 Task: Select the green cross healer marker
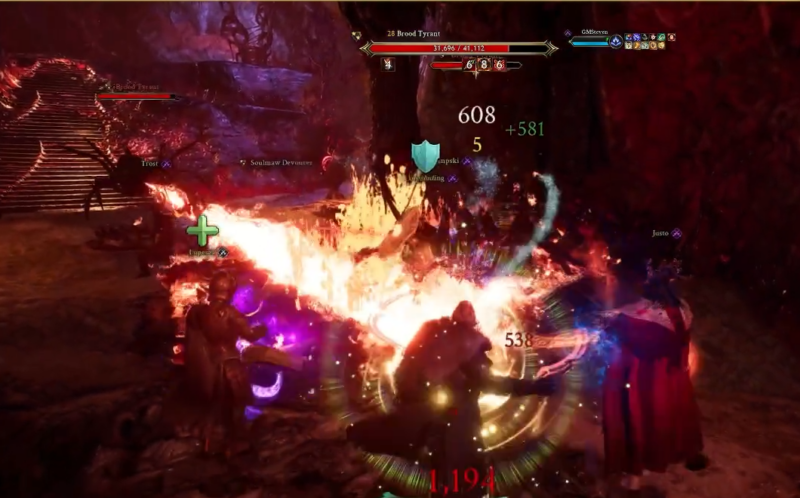click(202, 231)
